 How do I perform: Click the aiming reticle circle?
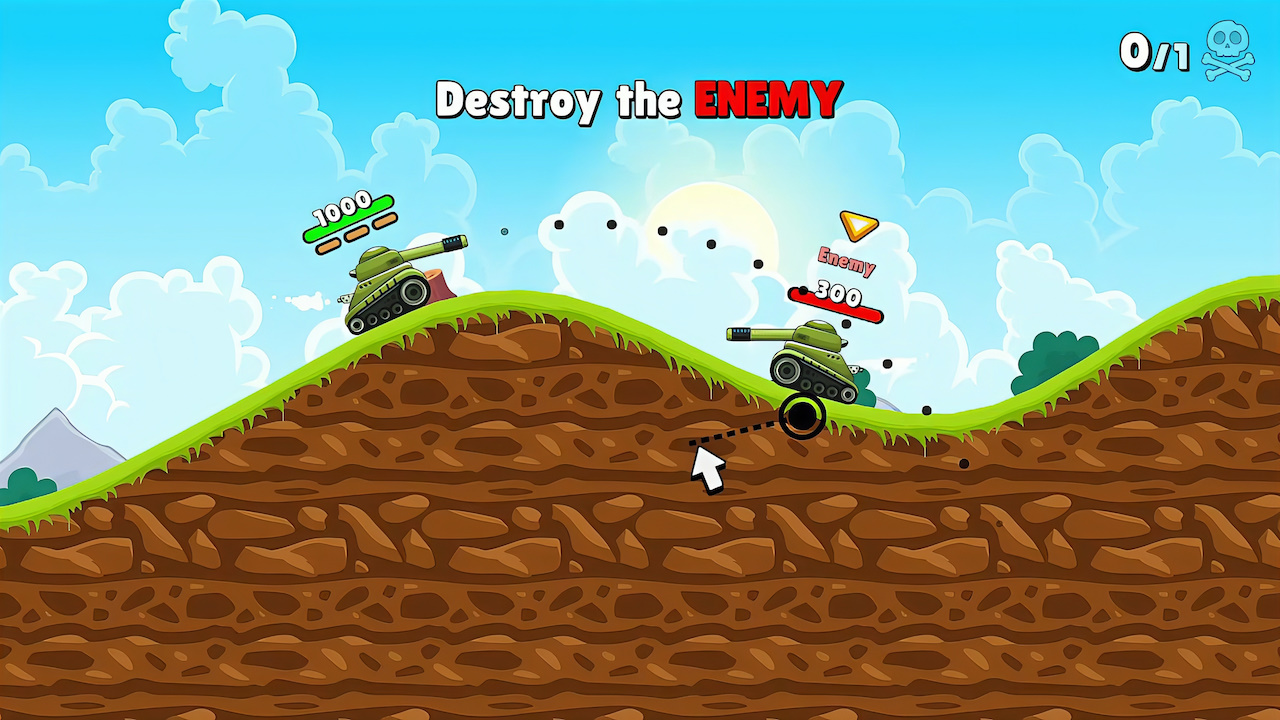801,418
